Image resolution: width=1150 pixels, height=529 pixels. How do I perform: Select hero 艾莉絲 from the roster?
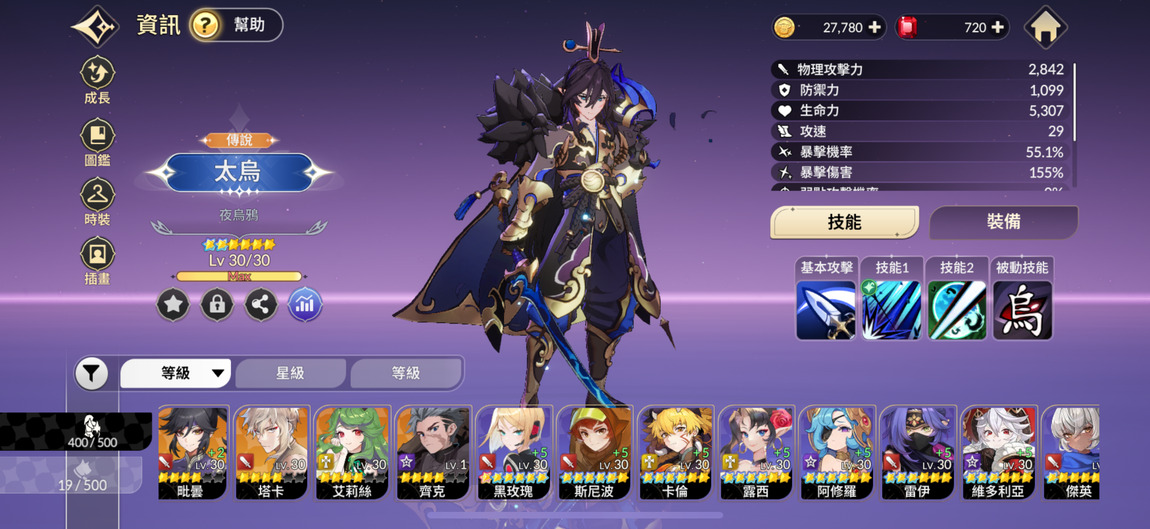coord(352,450)
